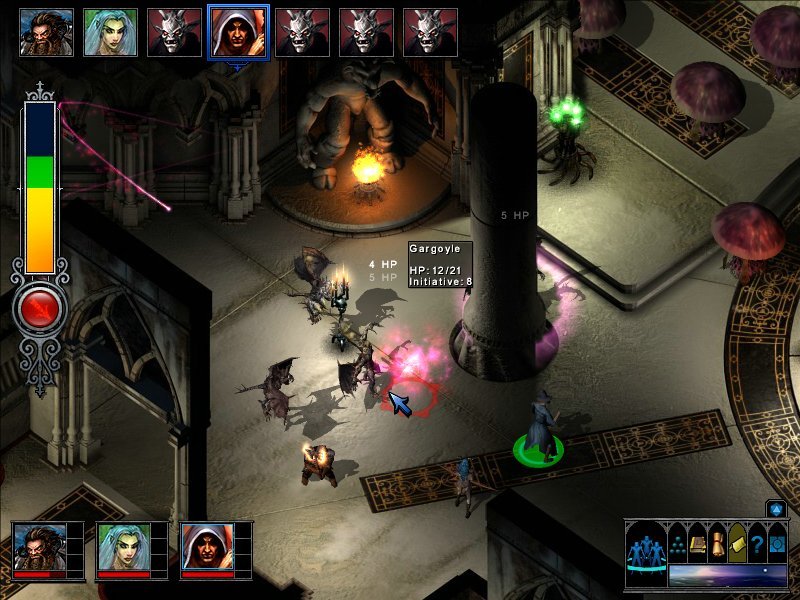Viewport: 800px width, 600px height.
Task: Choose the green-skinned elf in the party panel
Action: 124,546
